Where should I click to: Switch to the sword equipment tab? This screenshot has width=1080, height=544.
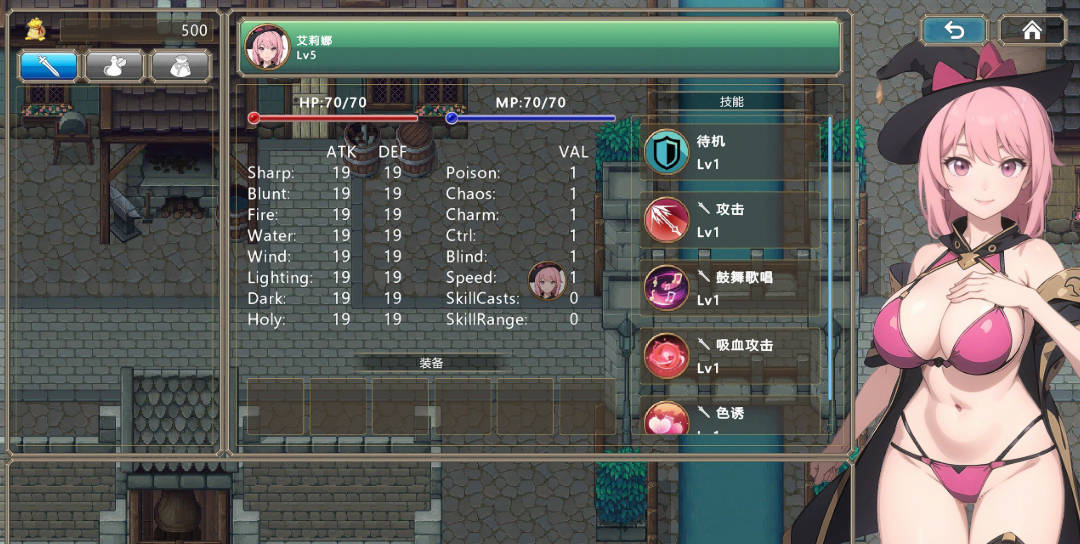point(49,66)
